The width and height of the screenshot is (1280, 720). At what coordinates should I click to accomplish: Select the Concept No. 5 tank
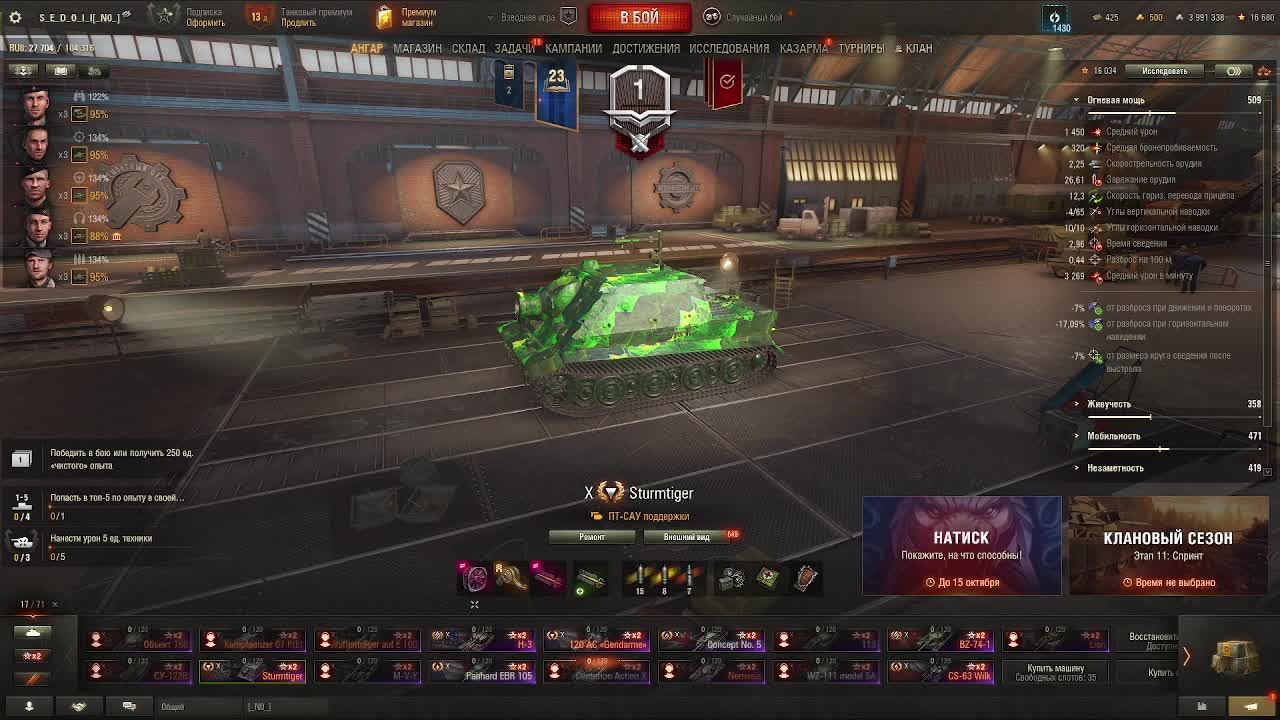point(710,639)
